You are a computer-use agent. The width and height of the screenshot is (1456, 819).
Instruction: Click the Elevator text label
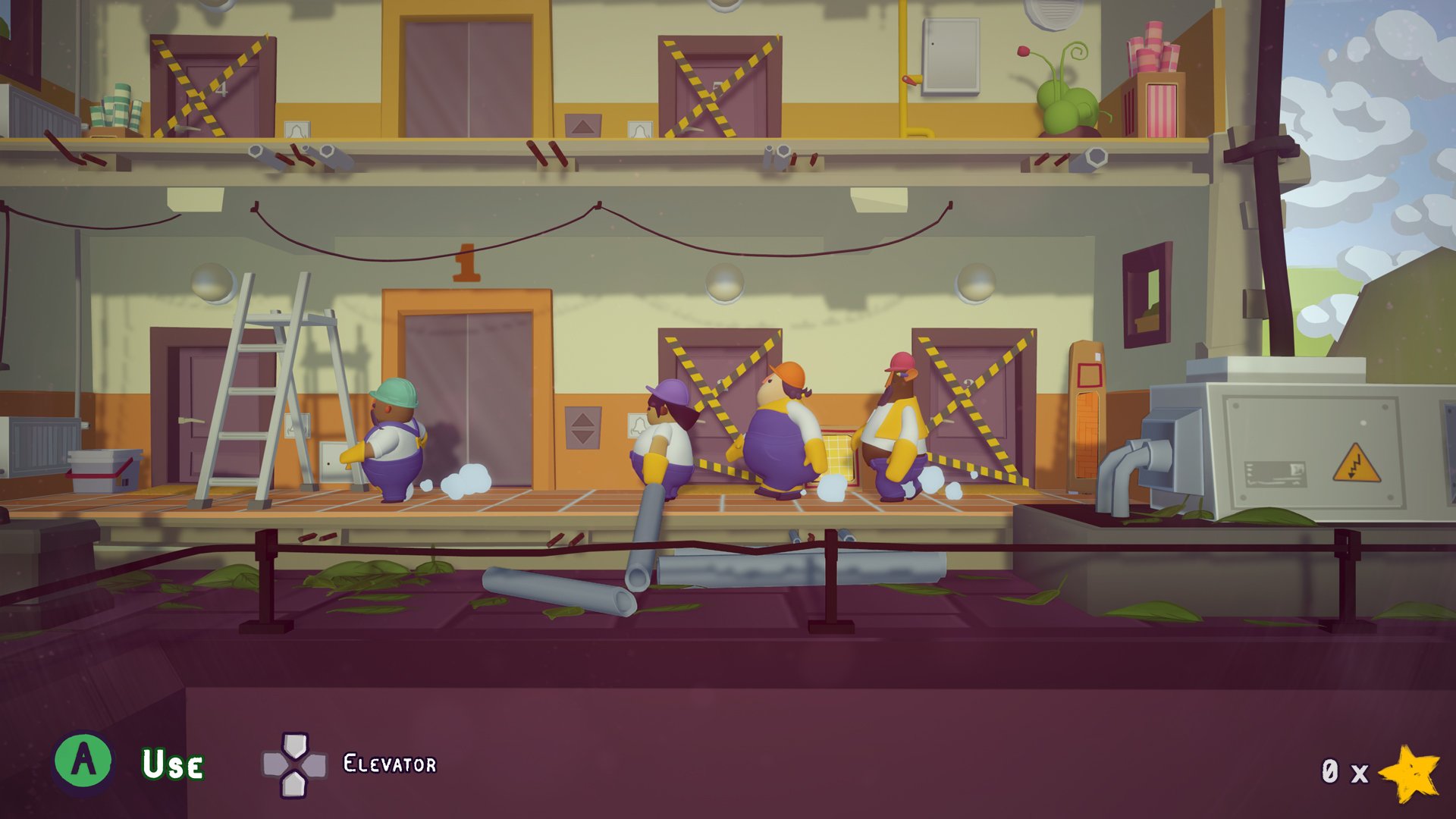click(x=391, y=763)
